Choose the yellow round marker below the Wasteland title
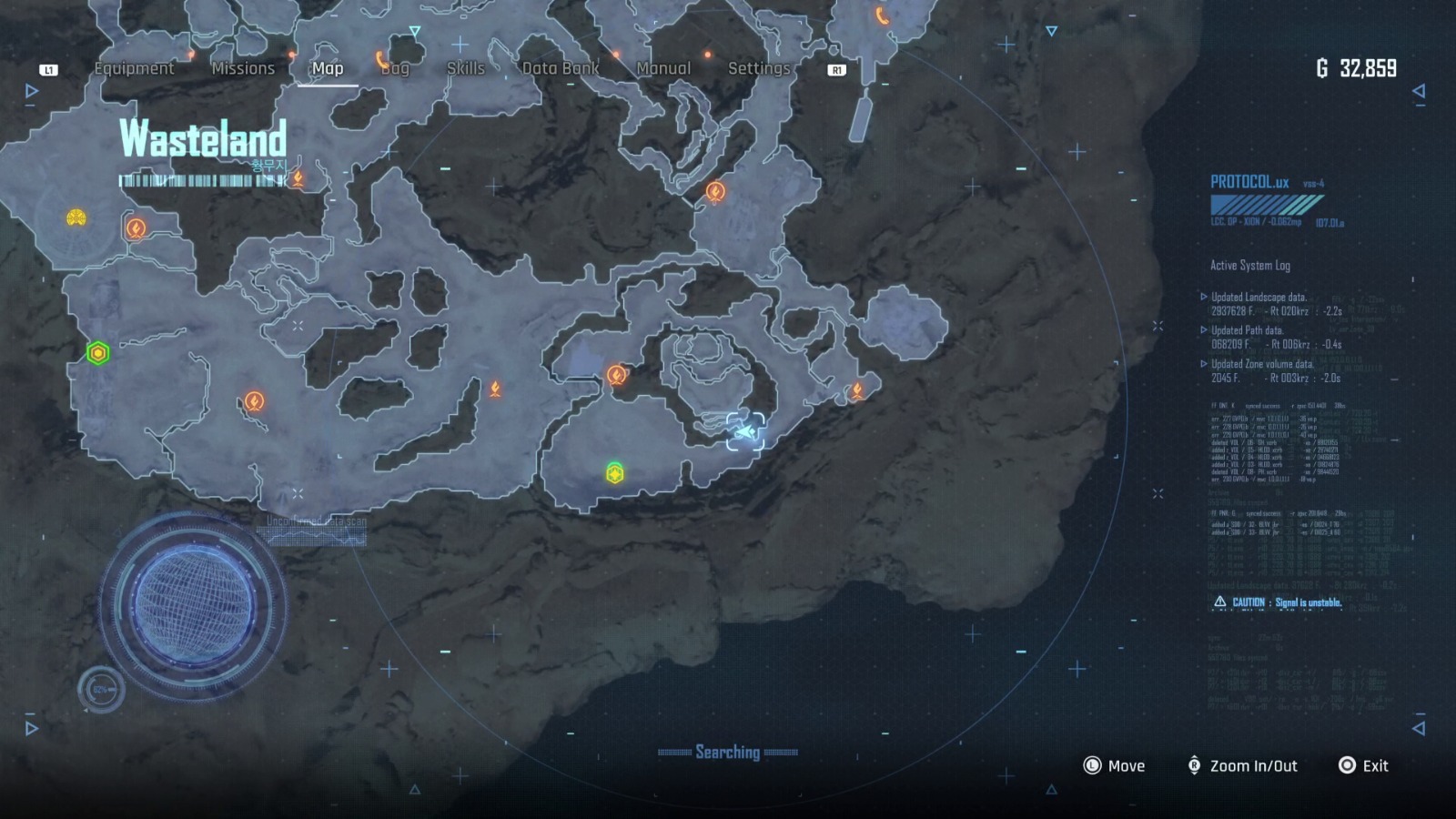The image size is (1456, 819). click(x=76, y=217)
